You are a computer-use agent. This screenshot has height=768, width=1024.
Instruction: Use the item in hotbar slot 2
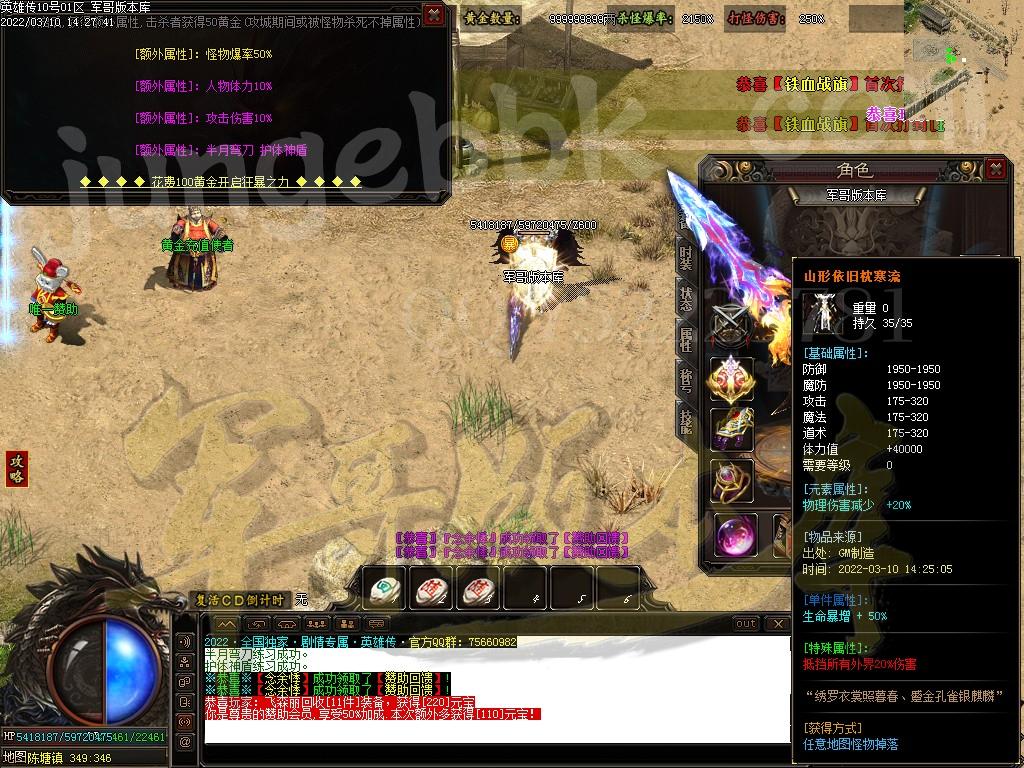[430, 589]
